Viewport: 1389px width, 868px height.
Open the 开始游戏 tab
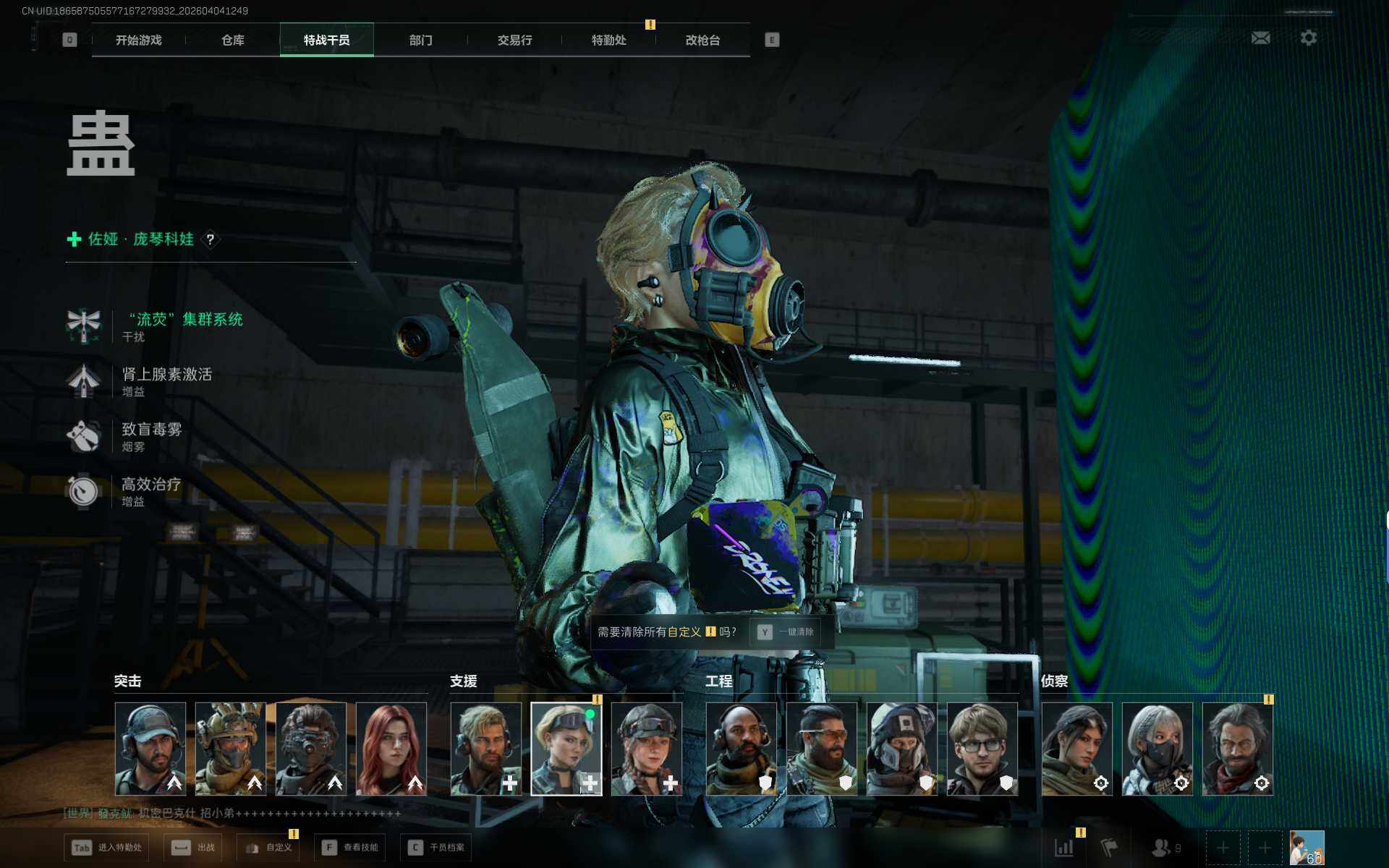tap(138, 41)
